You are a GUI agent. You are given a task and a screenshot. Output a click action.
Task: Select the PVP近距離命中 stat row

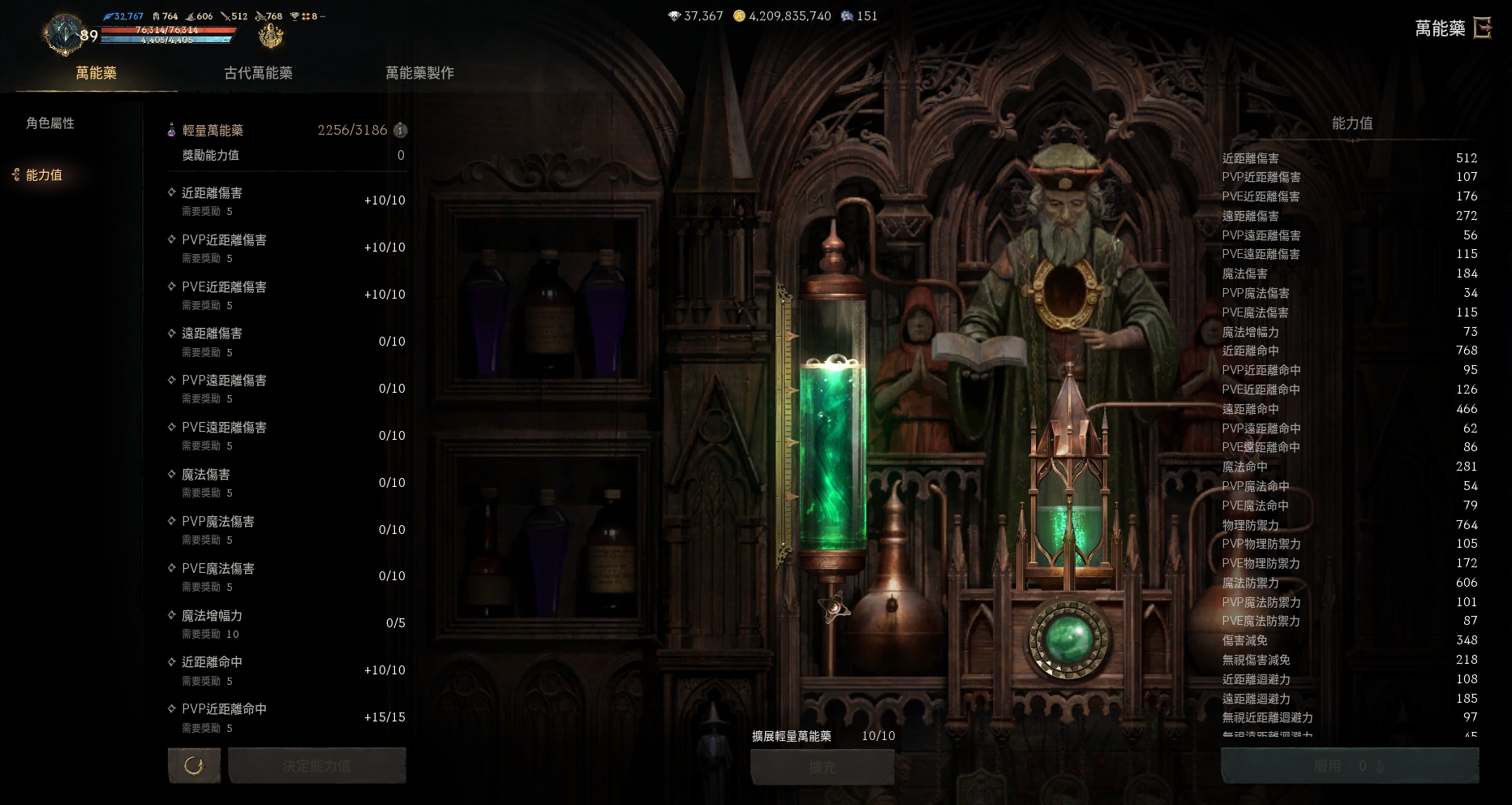(x=286, y=717)
